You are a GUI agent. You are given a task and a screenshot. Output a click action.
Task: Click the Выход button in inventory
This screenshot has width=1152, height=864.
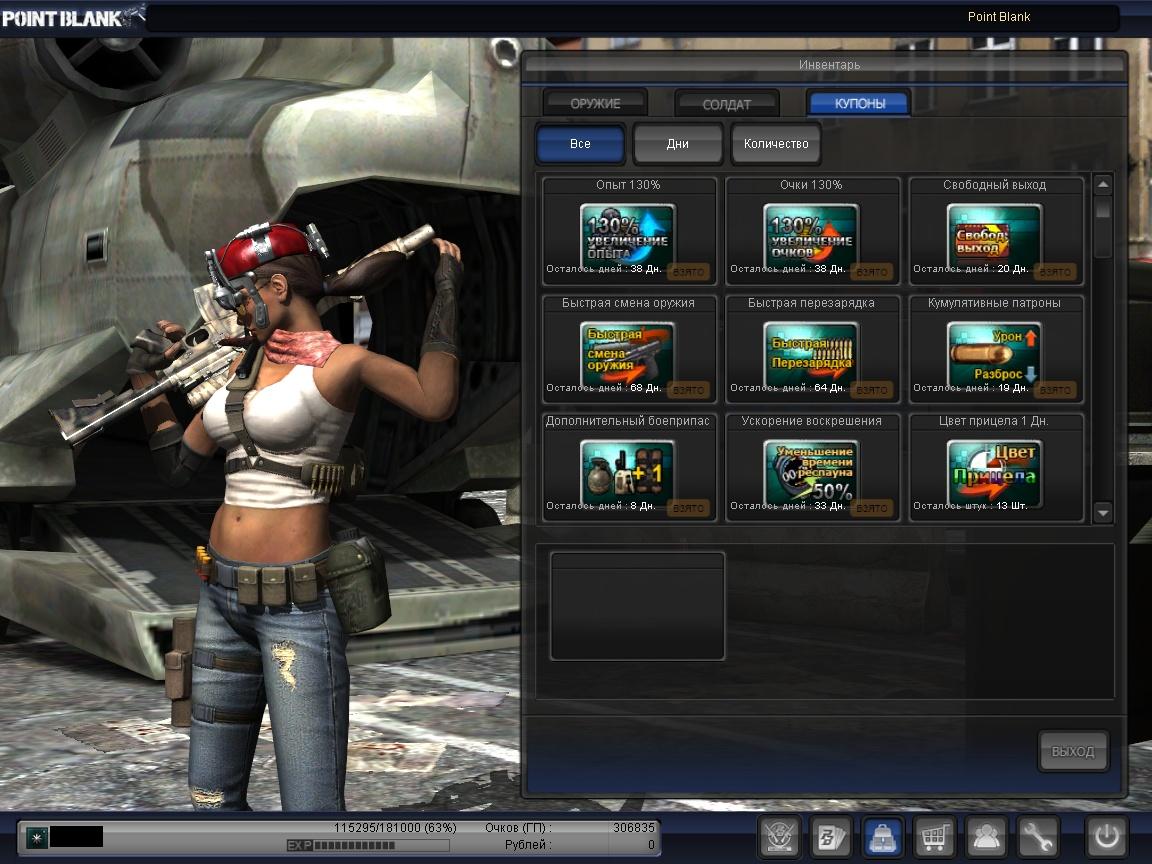pos(1073,751)
